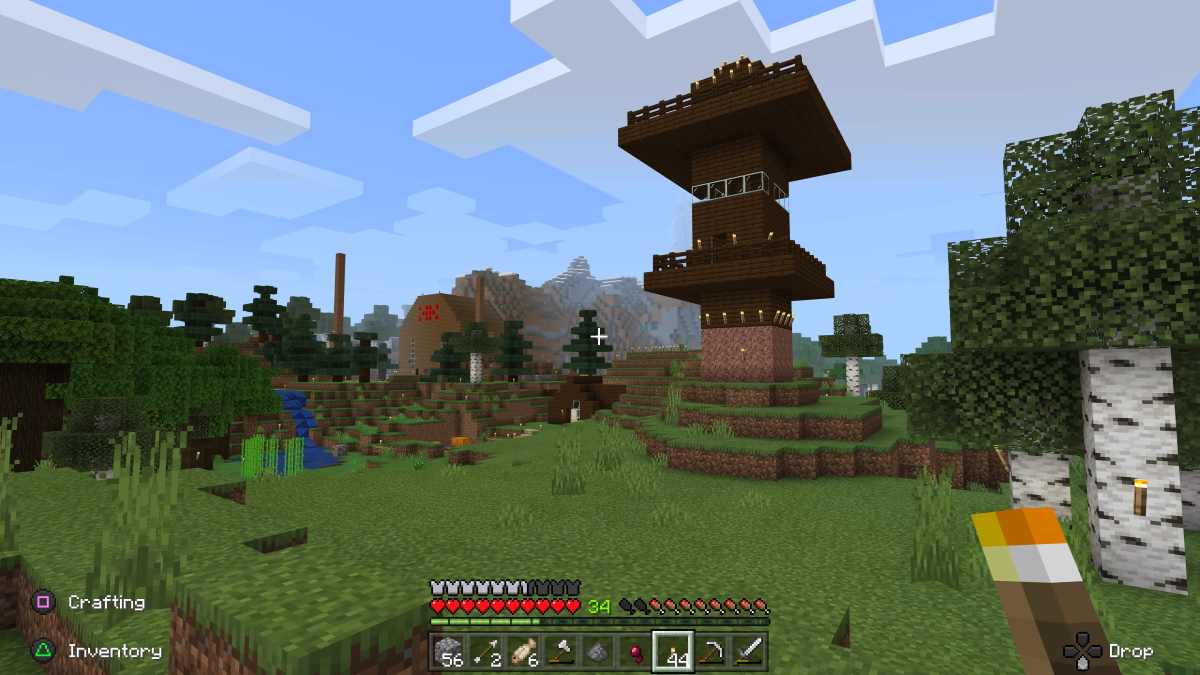The width and height of the screenshot is (1200, 675).
Task: Equip the iron sword from the hotbar
Action: point(748,652)
